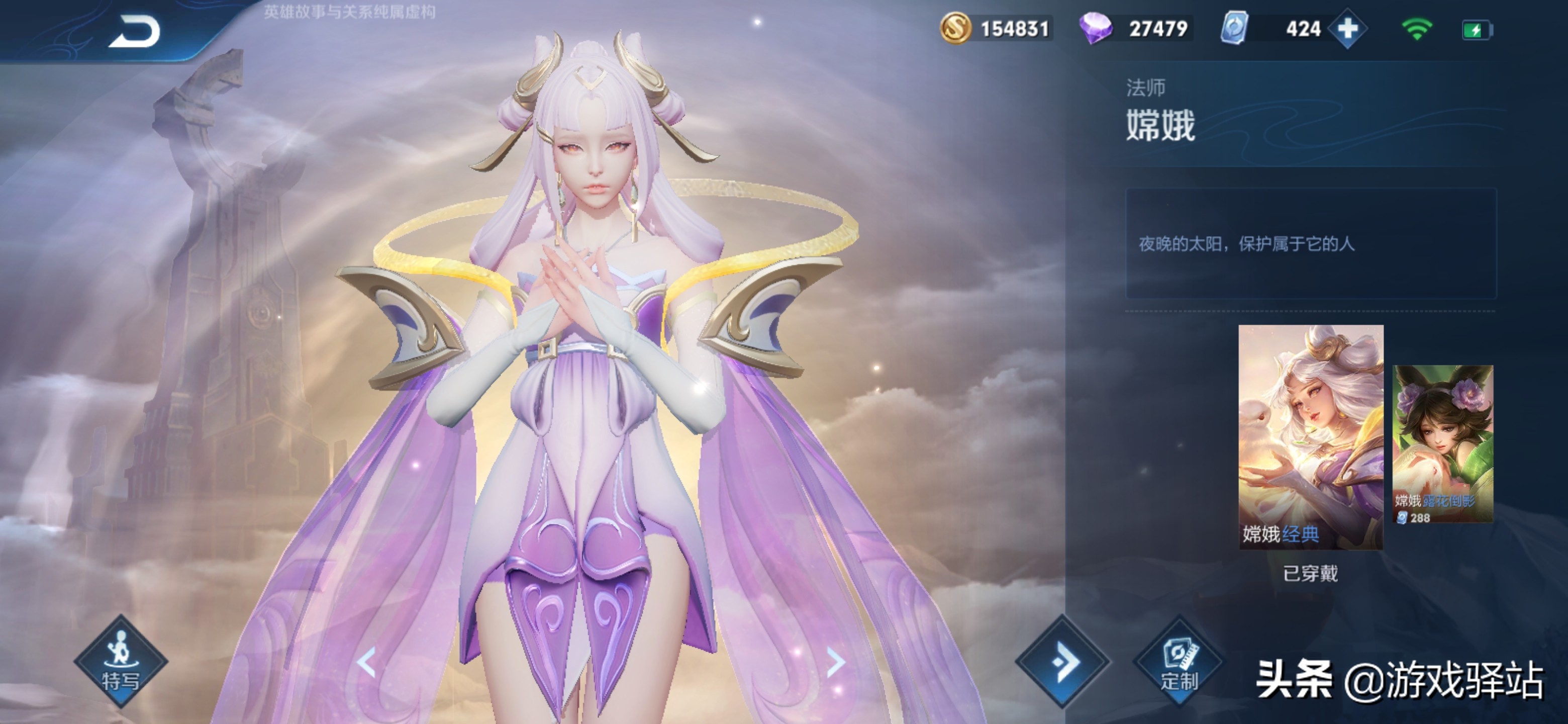Choose the 露花倒影 skin card
Screen dimensions: 1568x724
[1442, 444]
